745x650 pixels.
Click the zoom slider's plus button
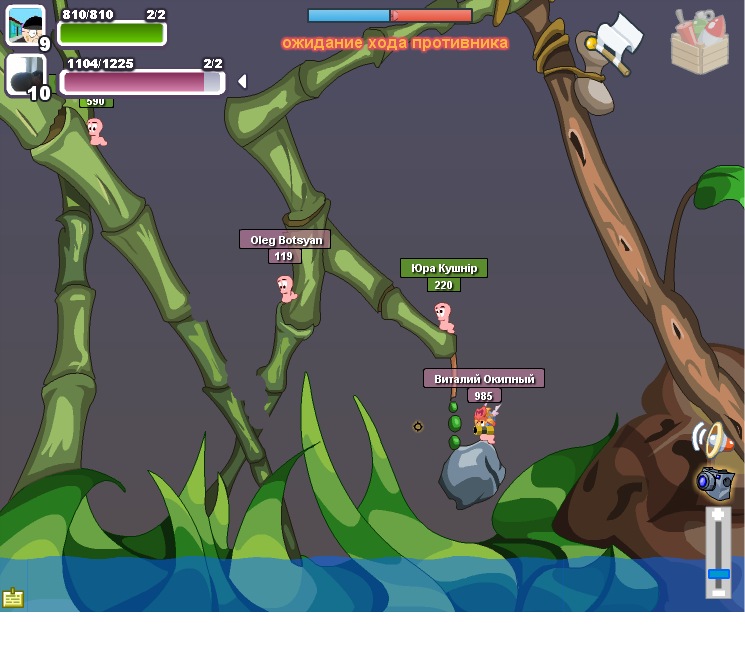click(718, 515)
